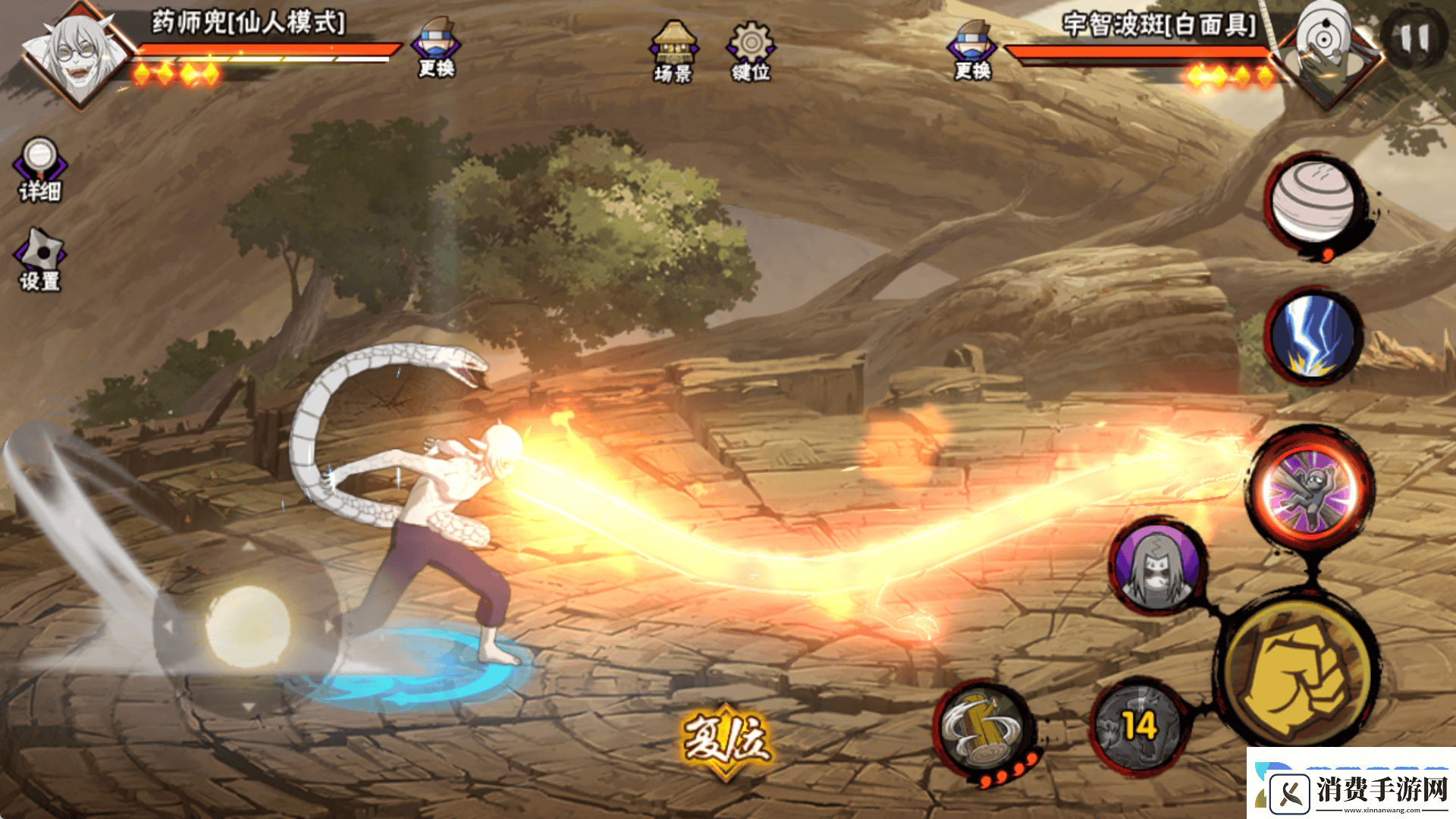
Task: Use the bandaged white orb skill
Action: point(1313,201)
